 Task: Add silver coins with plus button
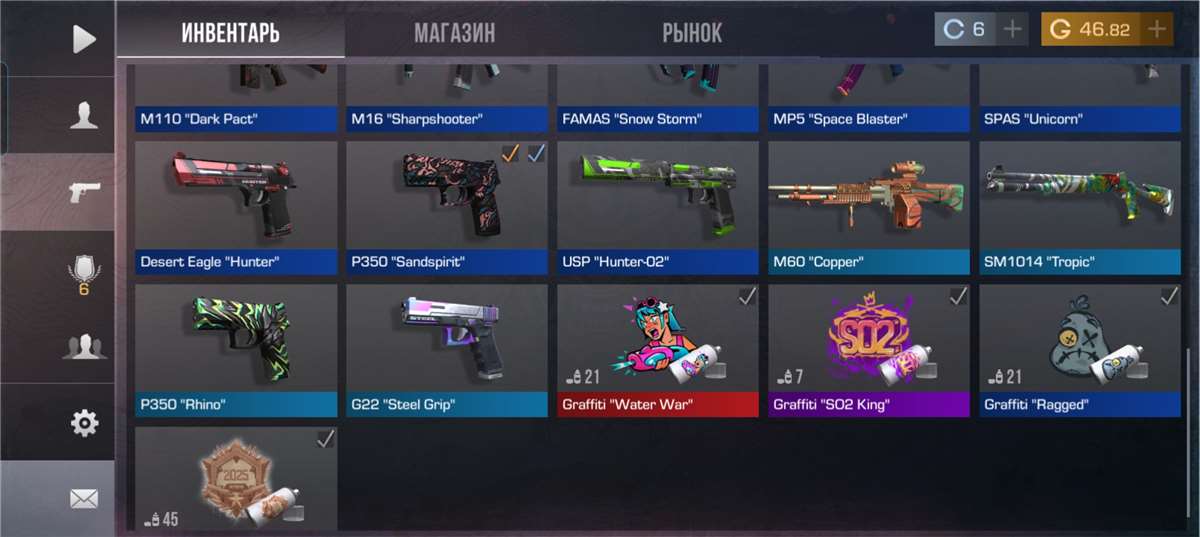[1013, 30]
